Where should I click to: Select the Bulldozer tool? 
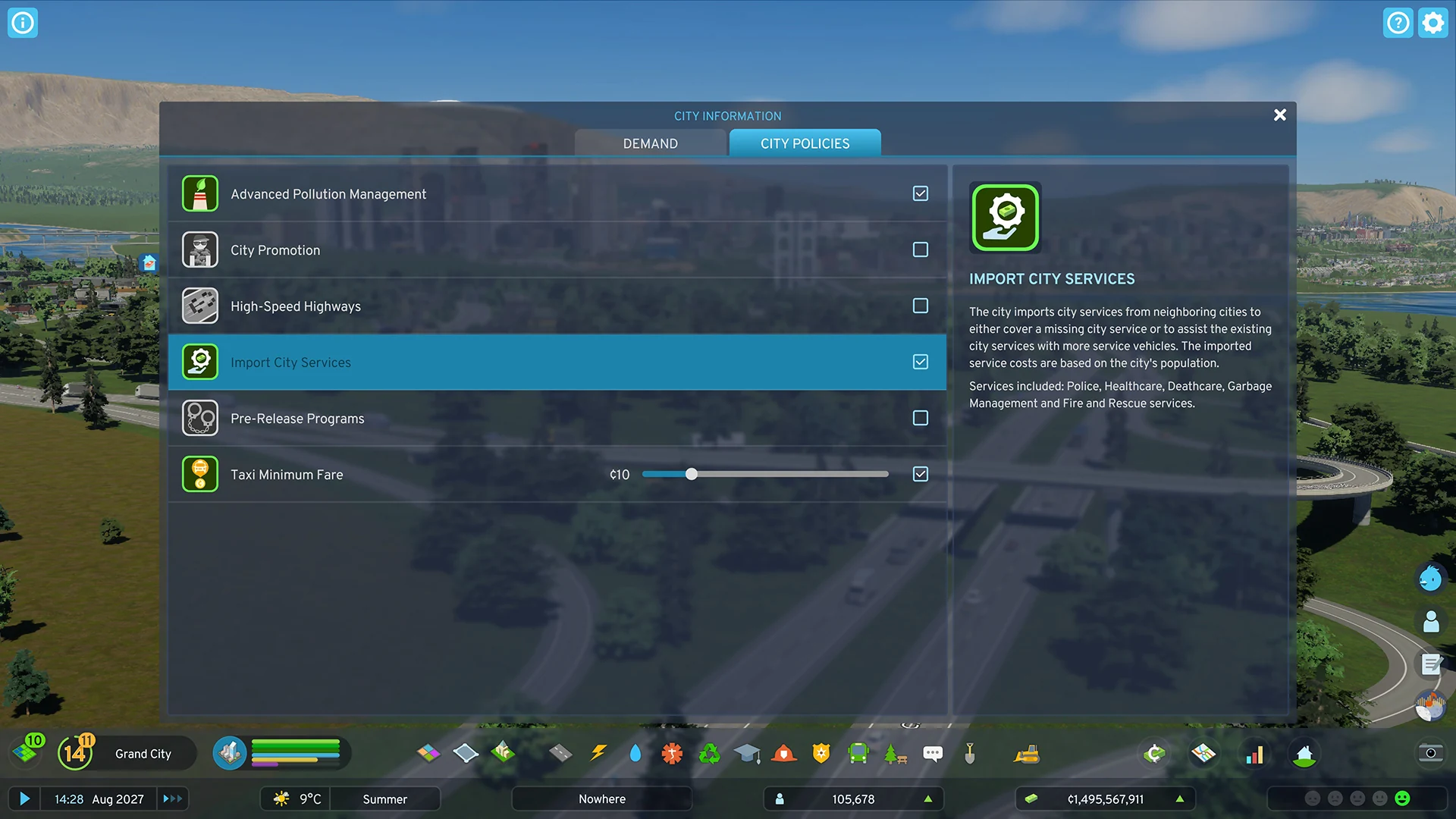(1026, 753)
